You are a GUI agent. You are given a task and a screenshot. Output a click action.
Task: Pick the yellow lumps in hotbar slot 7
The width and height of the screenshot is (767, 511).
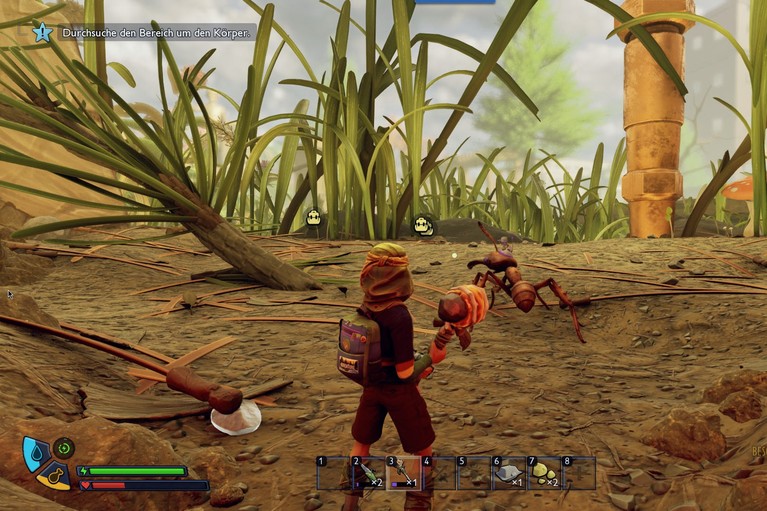(x=543, y=473)
